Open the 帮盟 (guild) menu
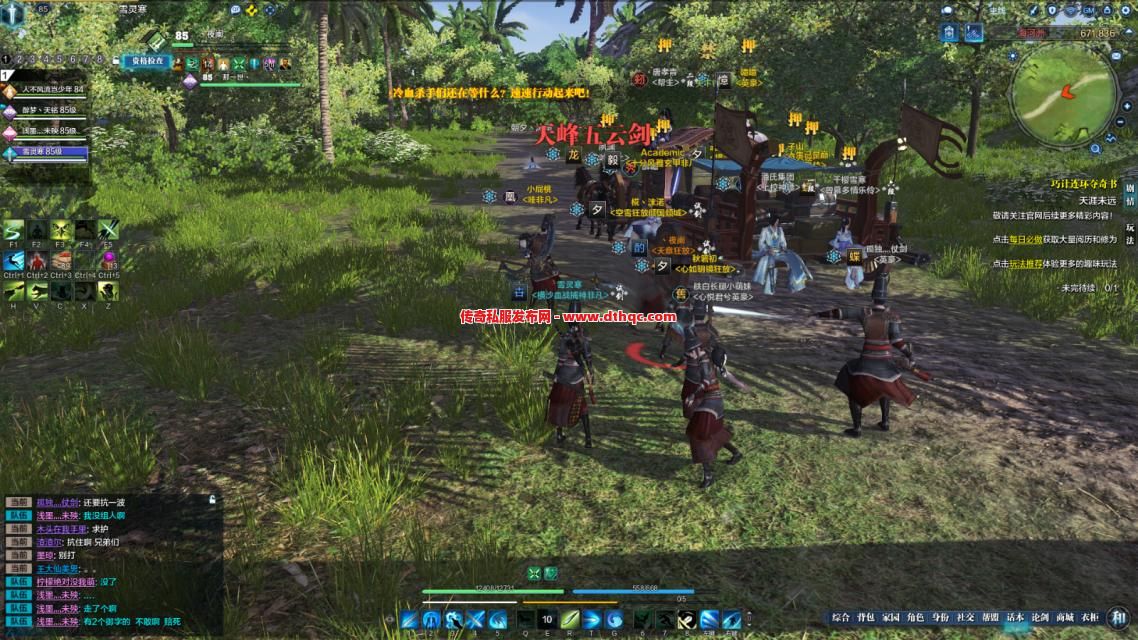Image resolution: width=1138 pixels, height=640 pixels. [990, 617]
